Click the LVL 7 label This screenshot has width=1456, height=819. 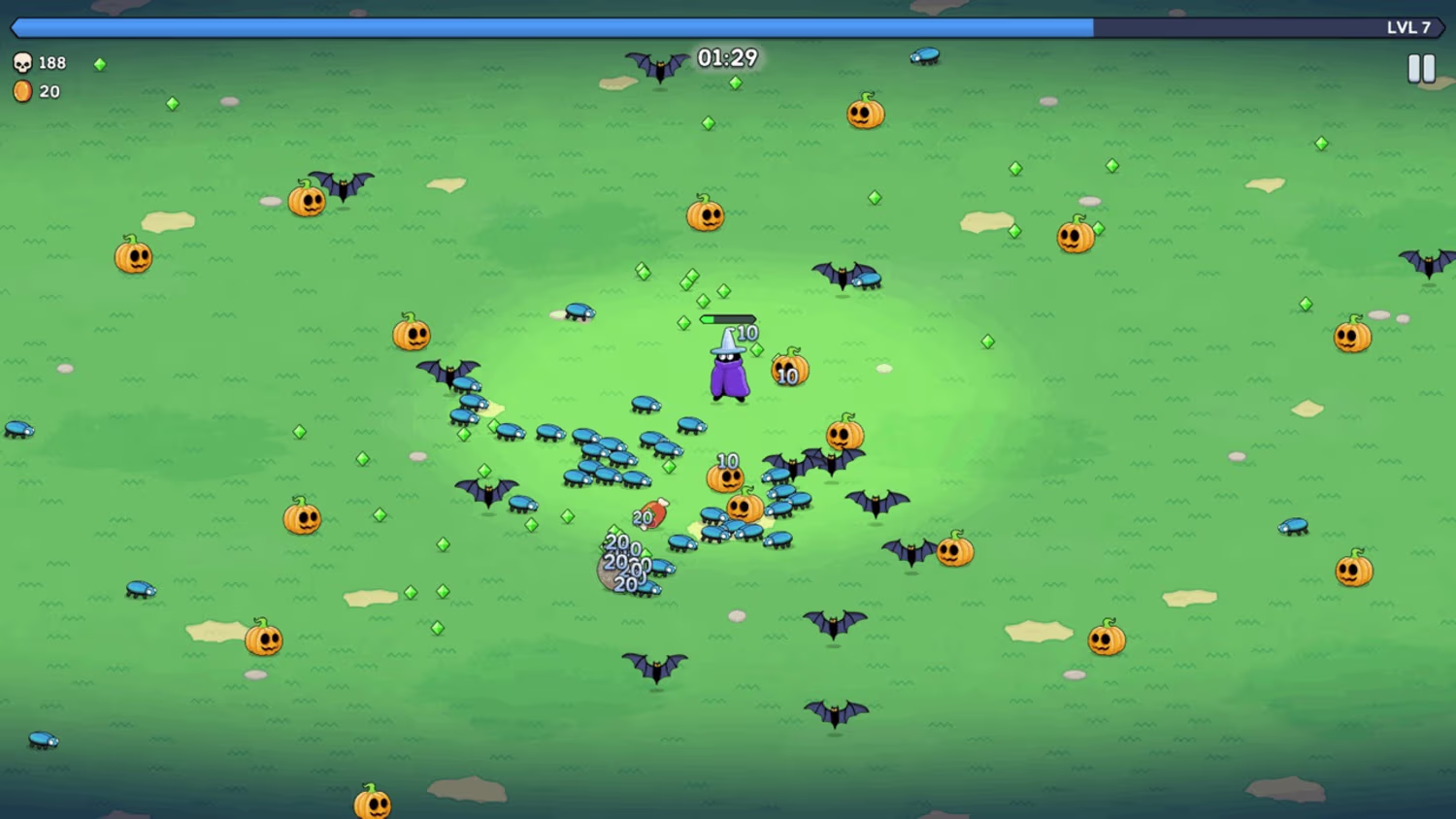(x=1406, y=28)
